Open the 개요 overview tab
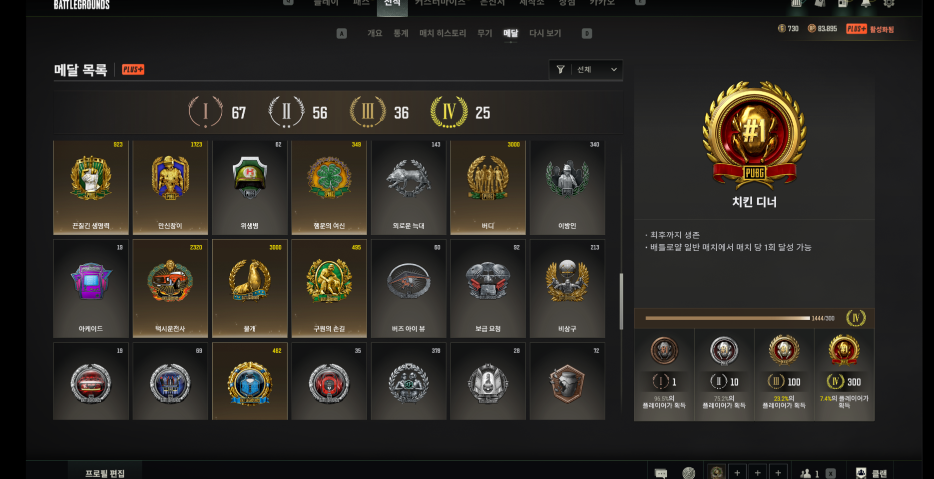 (x=375, y=33)
